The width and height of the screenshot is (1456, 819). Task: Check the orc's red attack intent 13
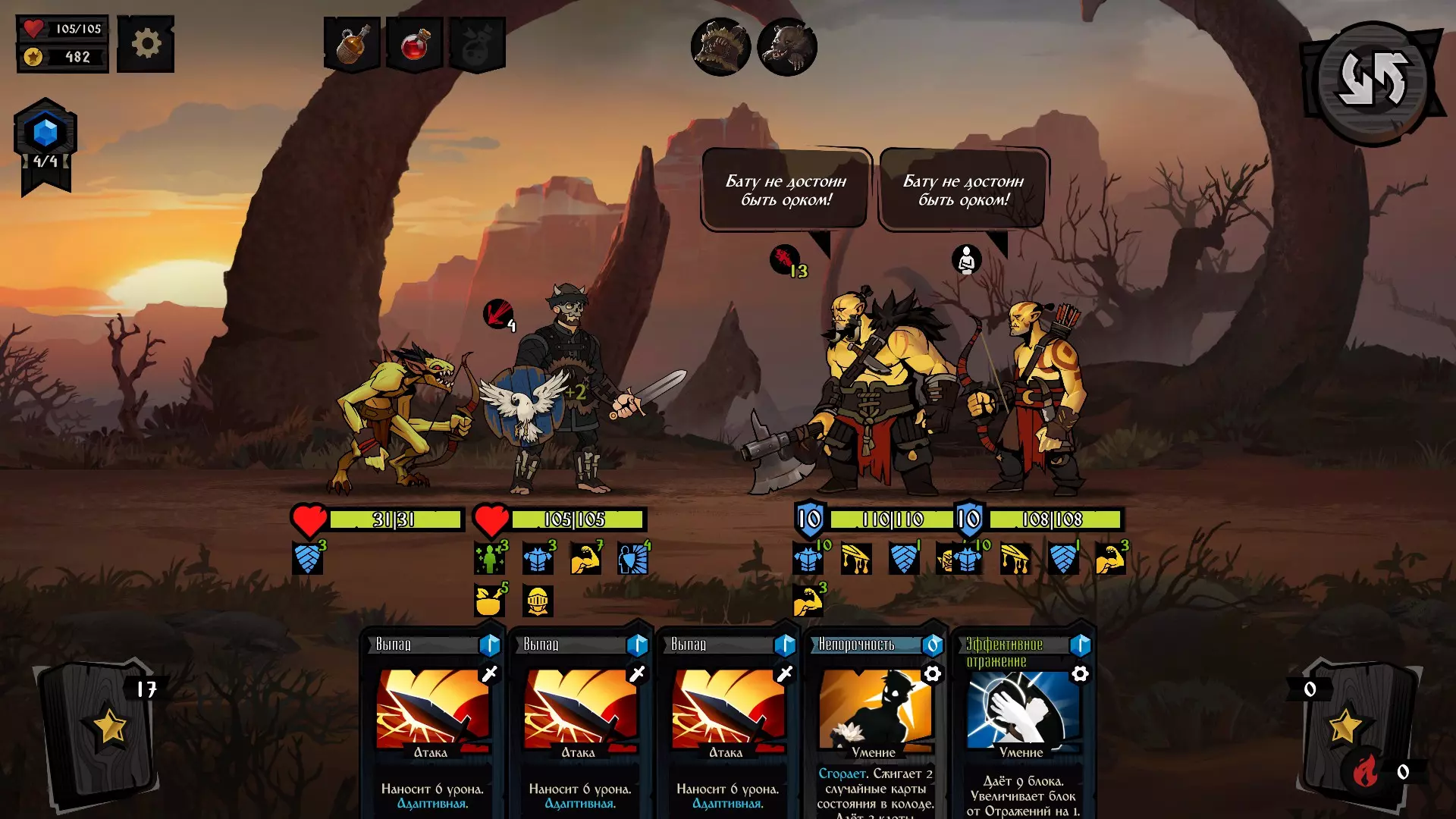pos(786,260)
